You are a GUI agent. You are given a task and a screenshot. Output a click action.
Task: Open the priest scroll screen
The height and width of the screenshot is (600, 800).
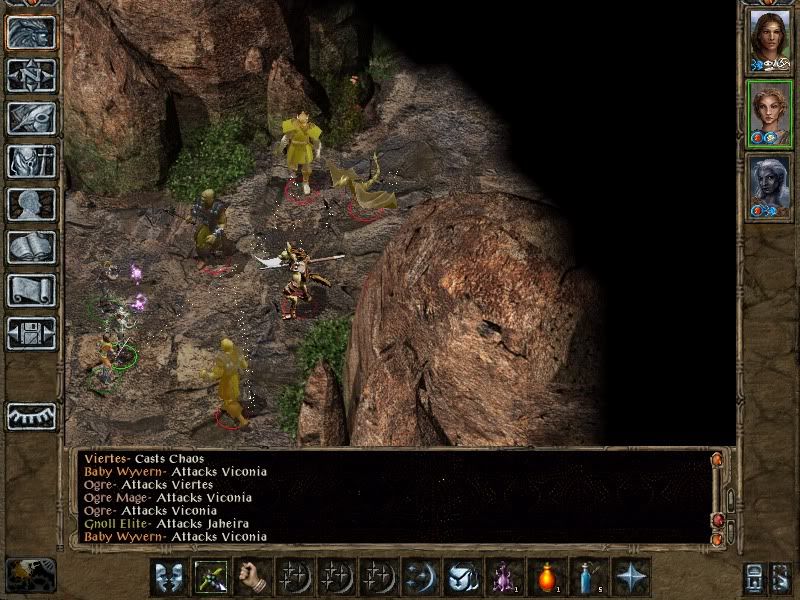coord(31,290)
